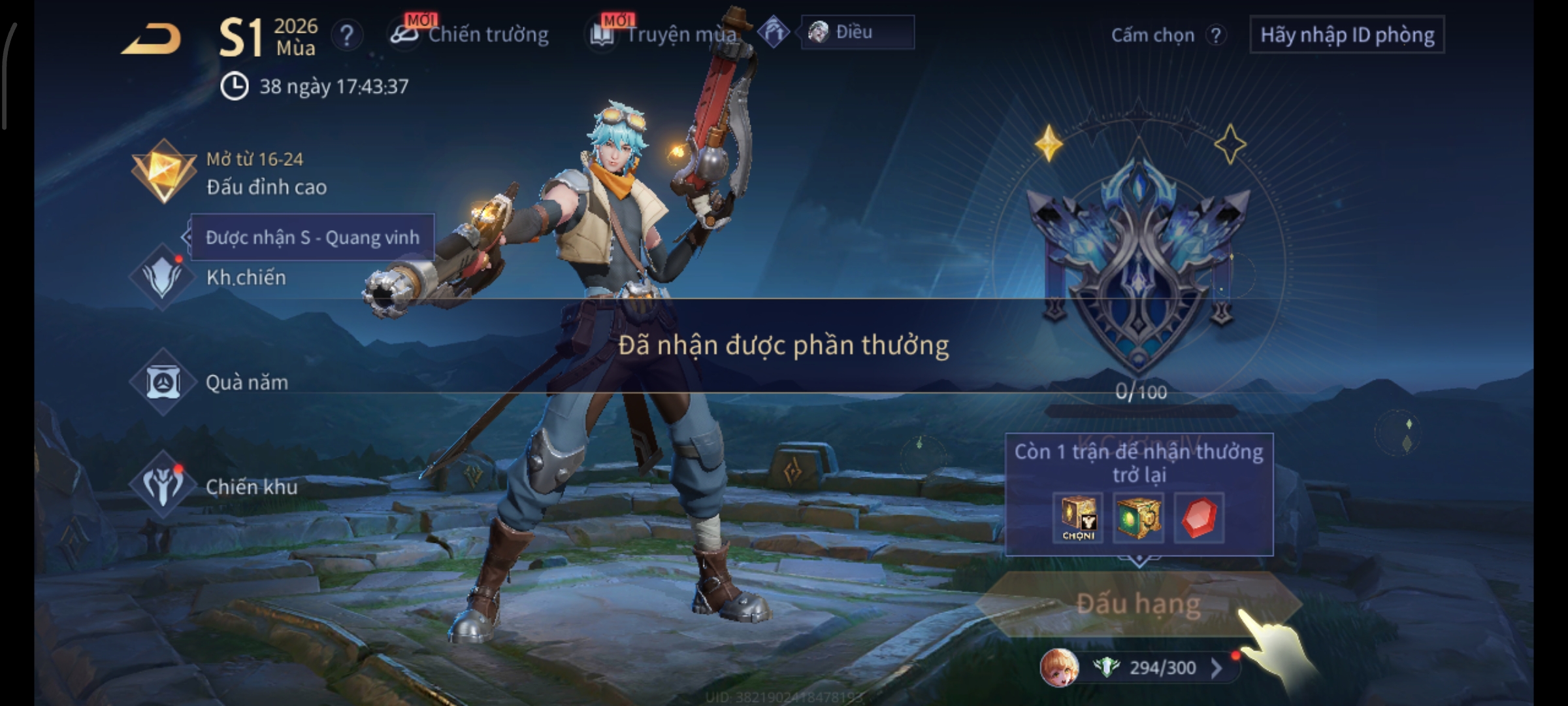Viewport: 1568px width, 706px height.
Task: Open Truyện mùa season story
Action: tap(666, 34)
